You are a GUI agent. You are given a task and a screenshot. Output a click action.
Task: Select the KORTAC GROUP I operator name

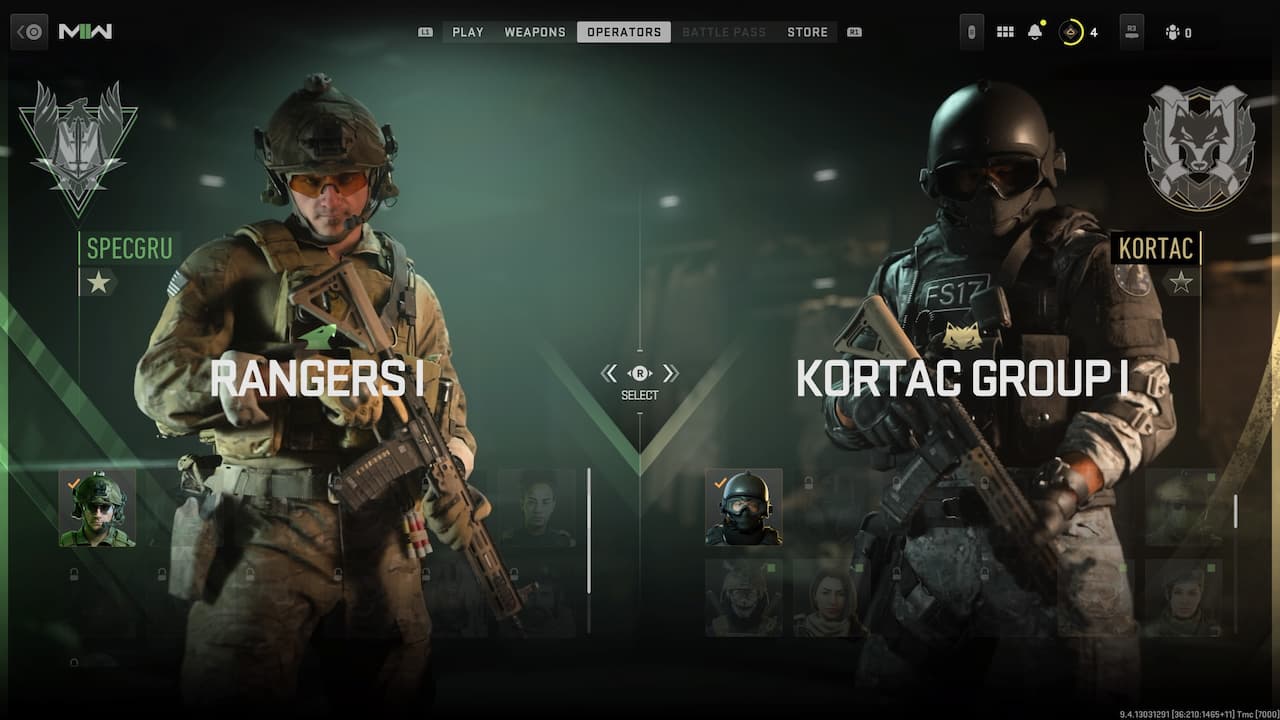pyautogui.click(x=961, y=379)
